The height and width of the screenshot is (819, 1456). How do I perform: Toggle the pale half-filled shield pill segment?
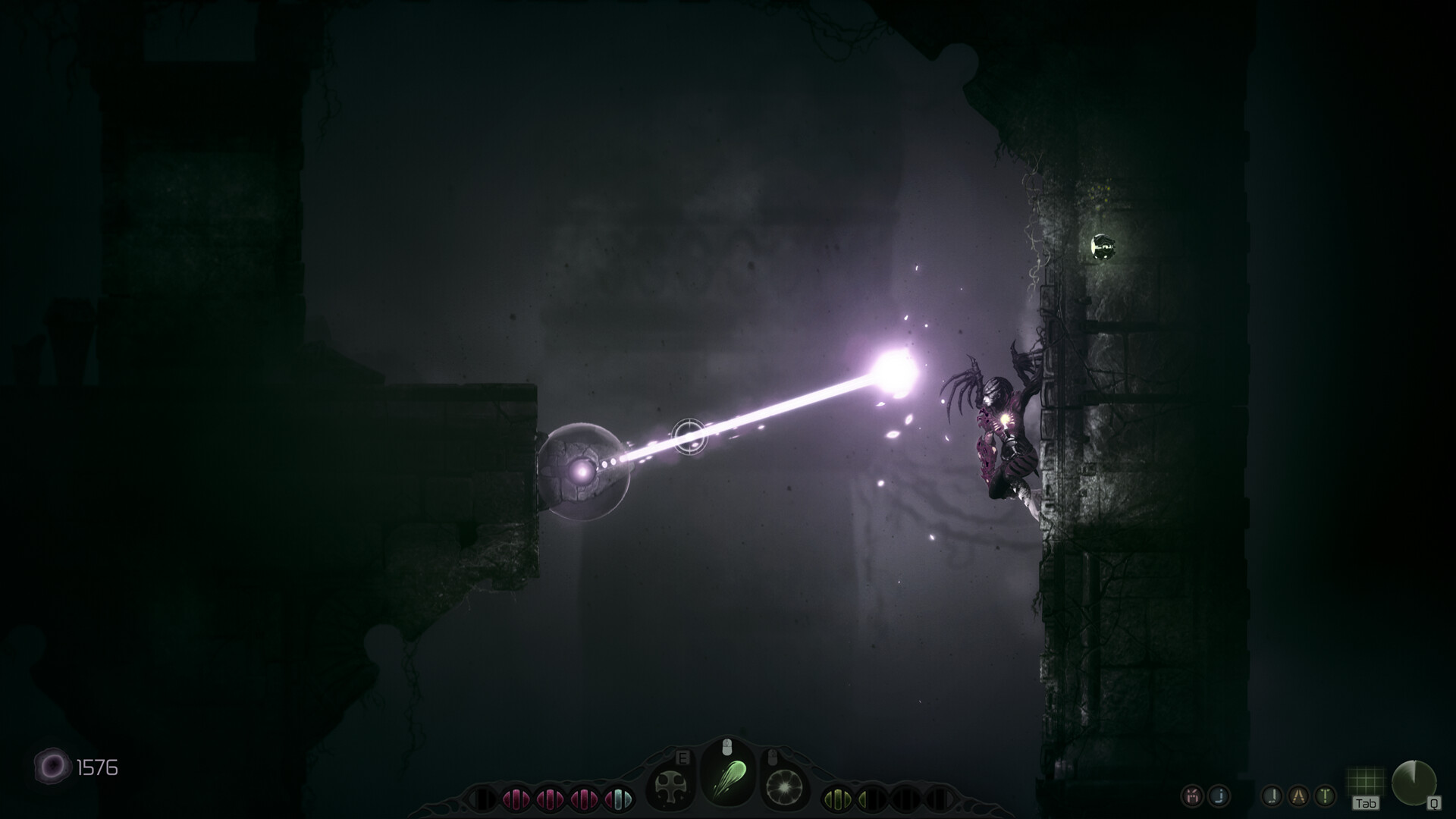618,799
